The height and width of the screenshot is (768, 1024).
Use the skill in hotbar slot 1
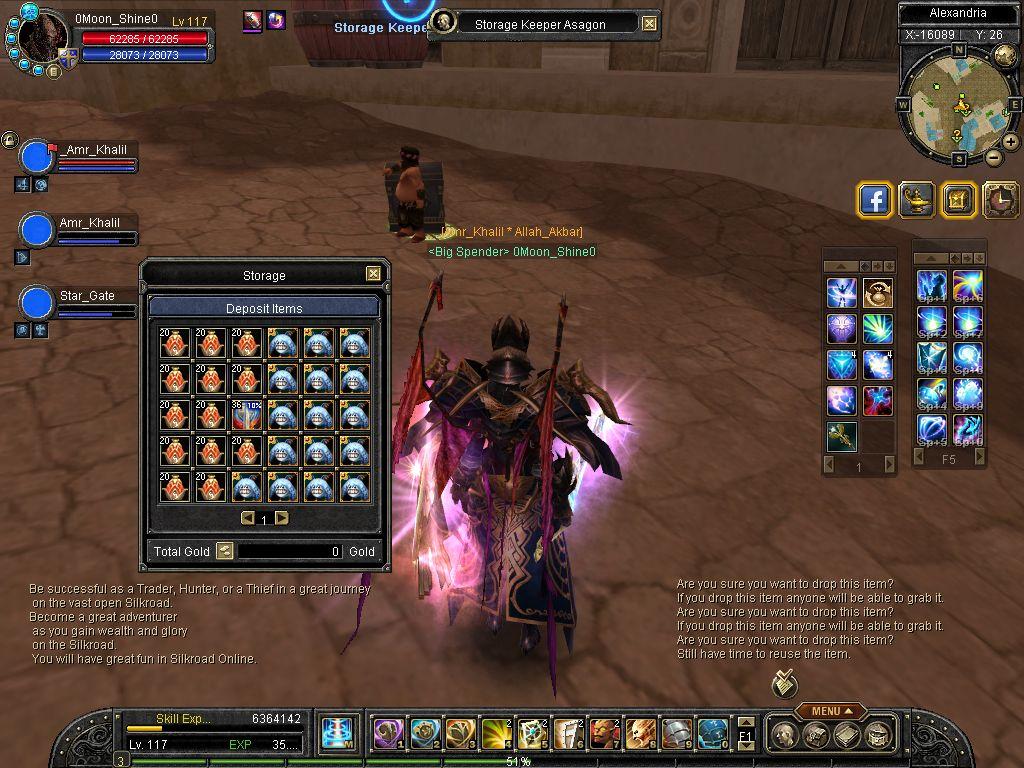tap(388, 734)
